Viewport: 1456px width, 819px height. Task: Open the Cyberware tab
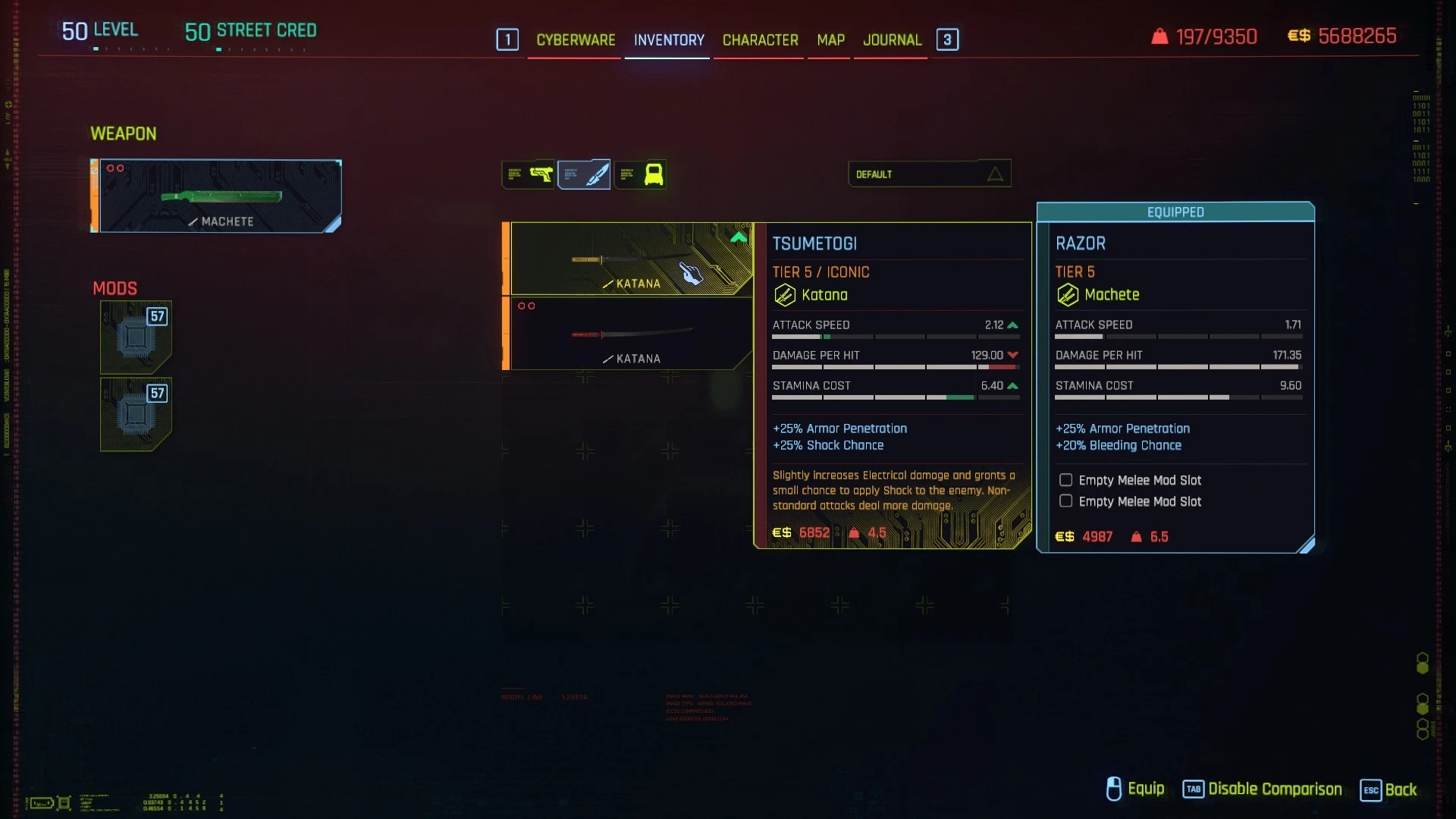click(576, 40)
